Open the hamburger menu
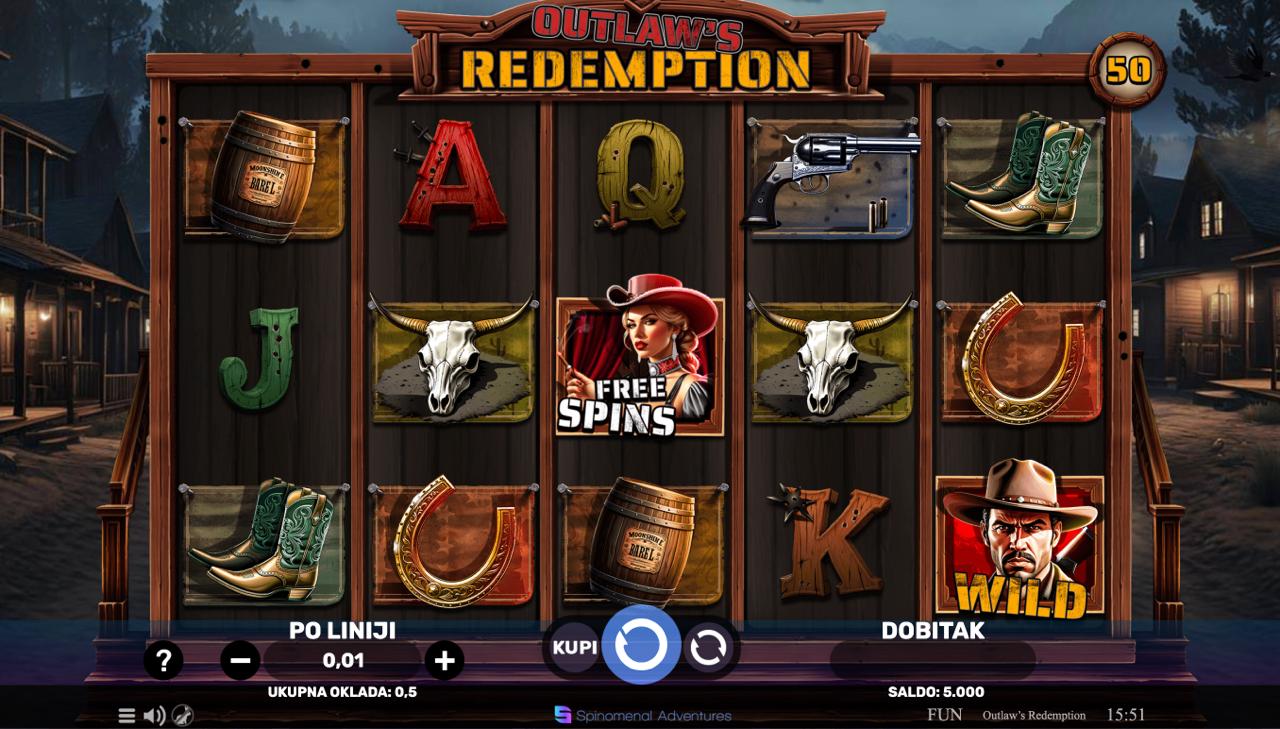Image resolution: width=1280 pixels, height=729 pixels. click(127, 715)
